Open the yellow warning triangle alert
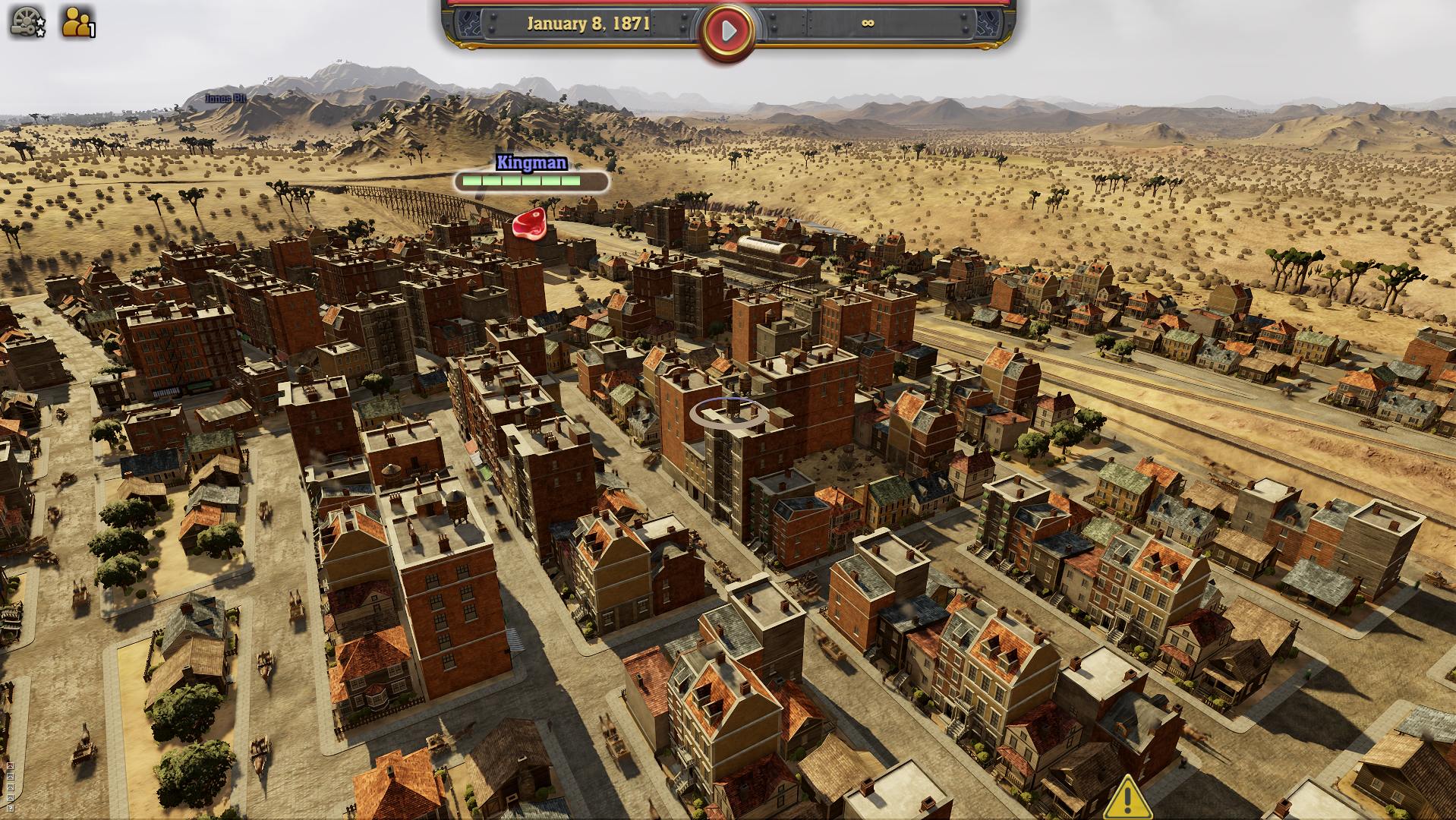Image resolution: width=1456 pixels, height=820 pixels. 1127,797
